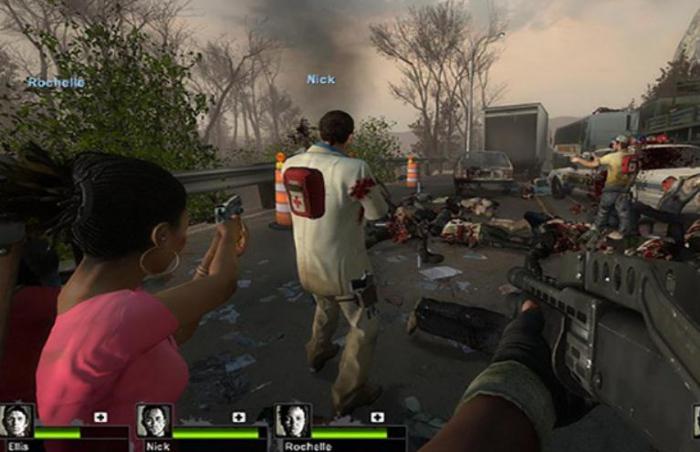Screen dimensions: 700x452
Task: Select Nick's teammate portrait
Action: tap(153, 420)
